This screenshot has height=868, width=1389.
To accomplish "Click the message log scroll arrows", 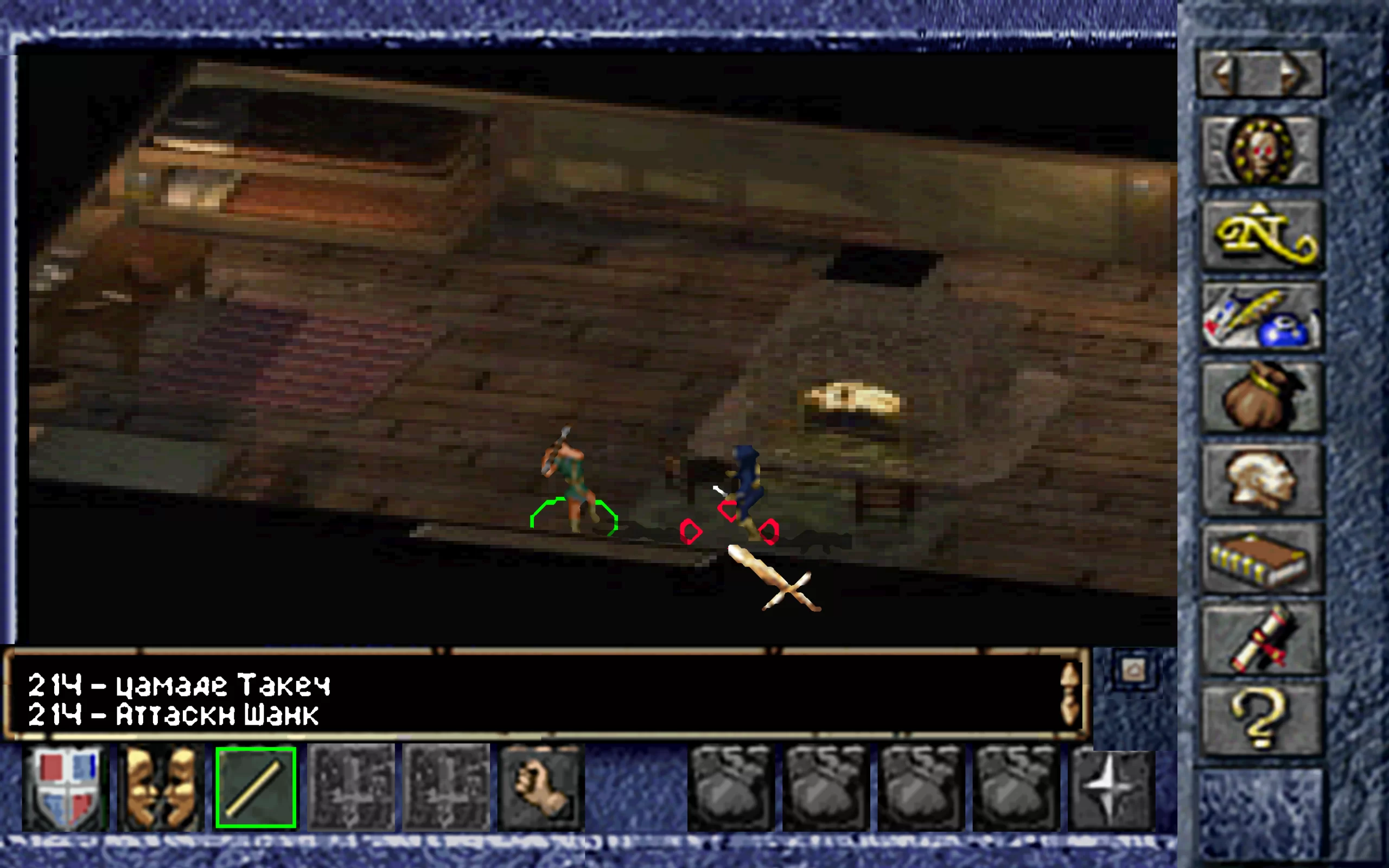I will 1070,694.
